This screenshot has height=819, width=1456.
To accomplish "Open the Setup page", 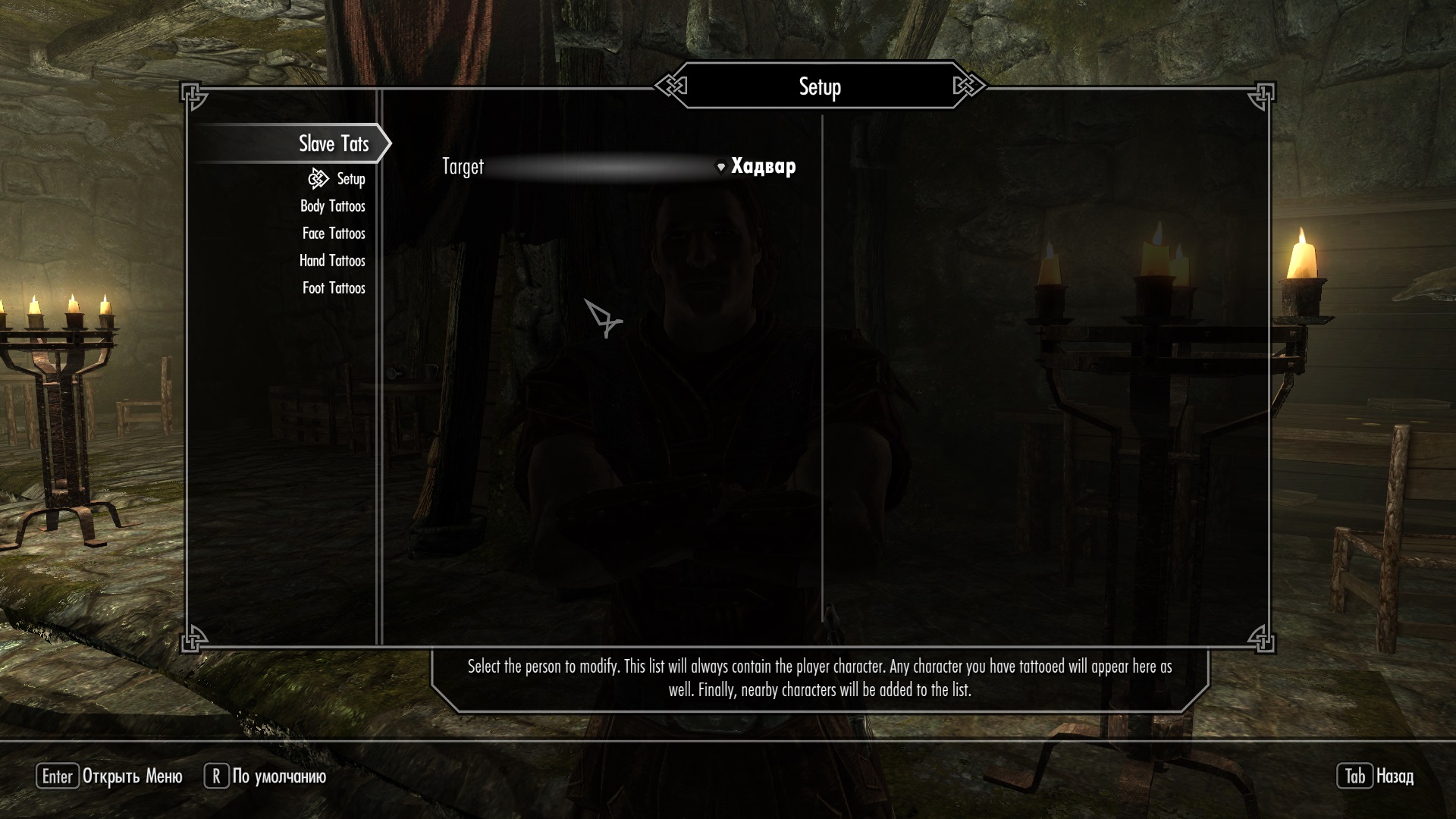I will [350, 179].
